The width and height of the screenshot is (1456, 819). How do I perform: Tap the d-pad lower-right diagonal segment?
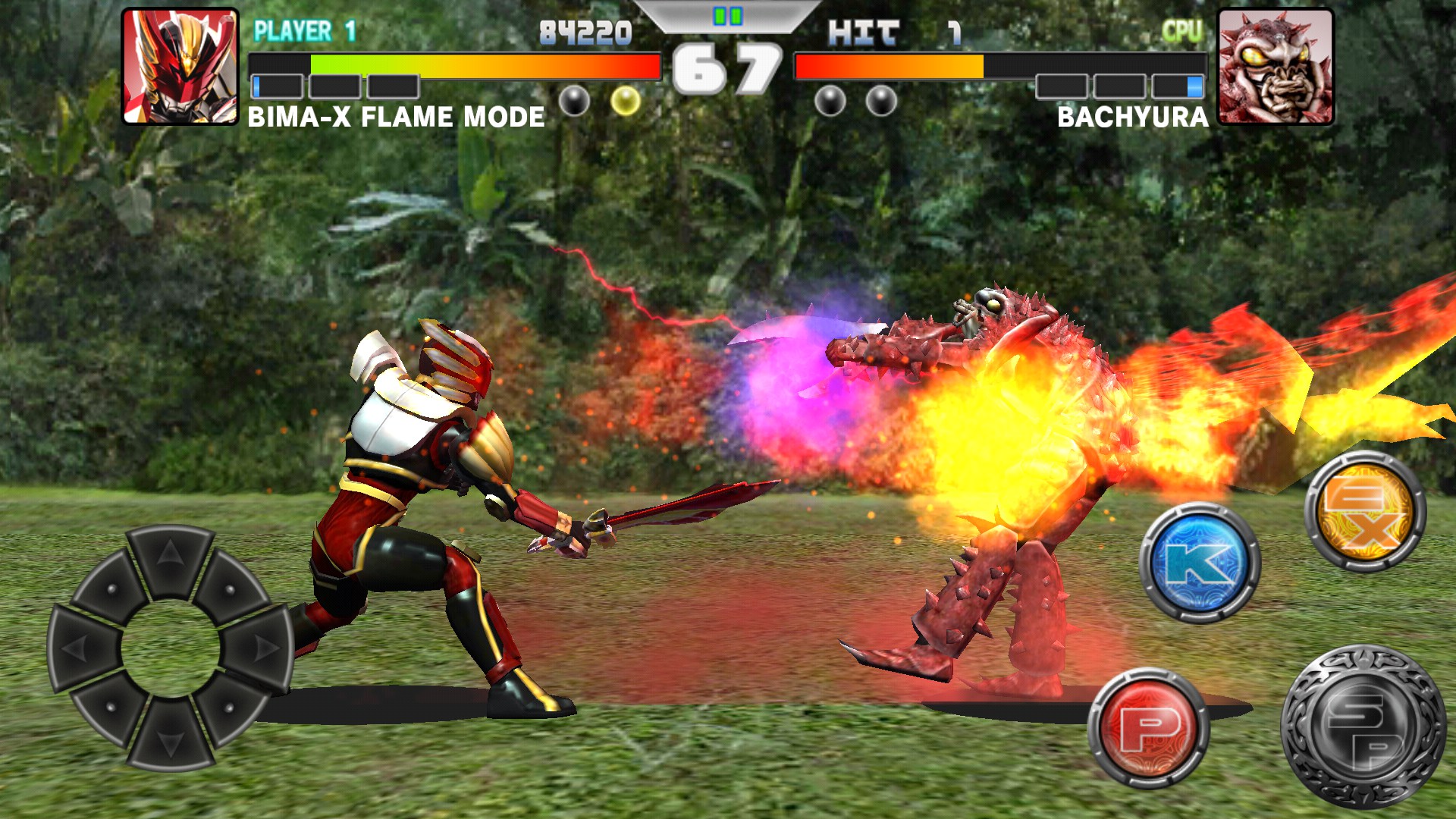tap(230, 707)
